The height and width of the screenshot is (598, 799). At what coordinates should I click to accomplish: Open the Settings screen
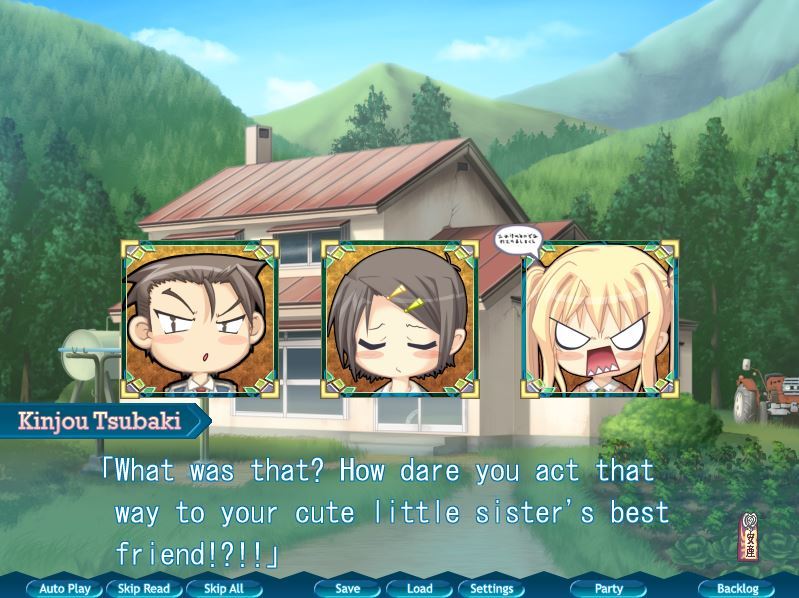(x=492, y=589)
